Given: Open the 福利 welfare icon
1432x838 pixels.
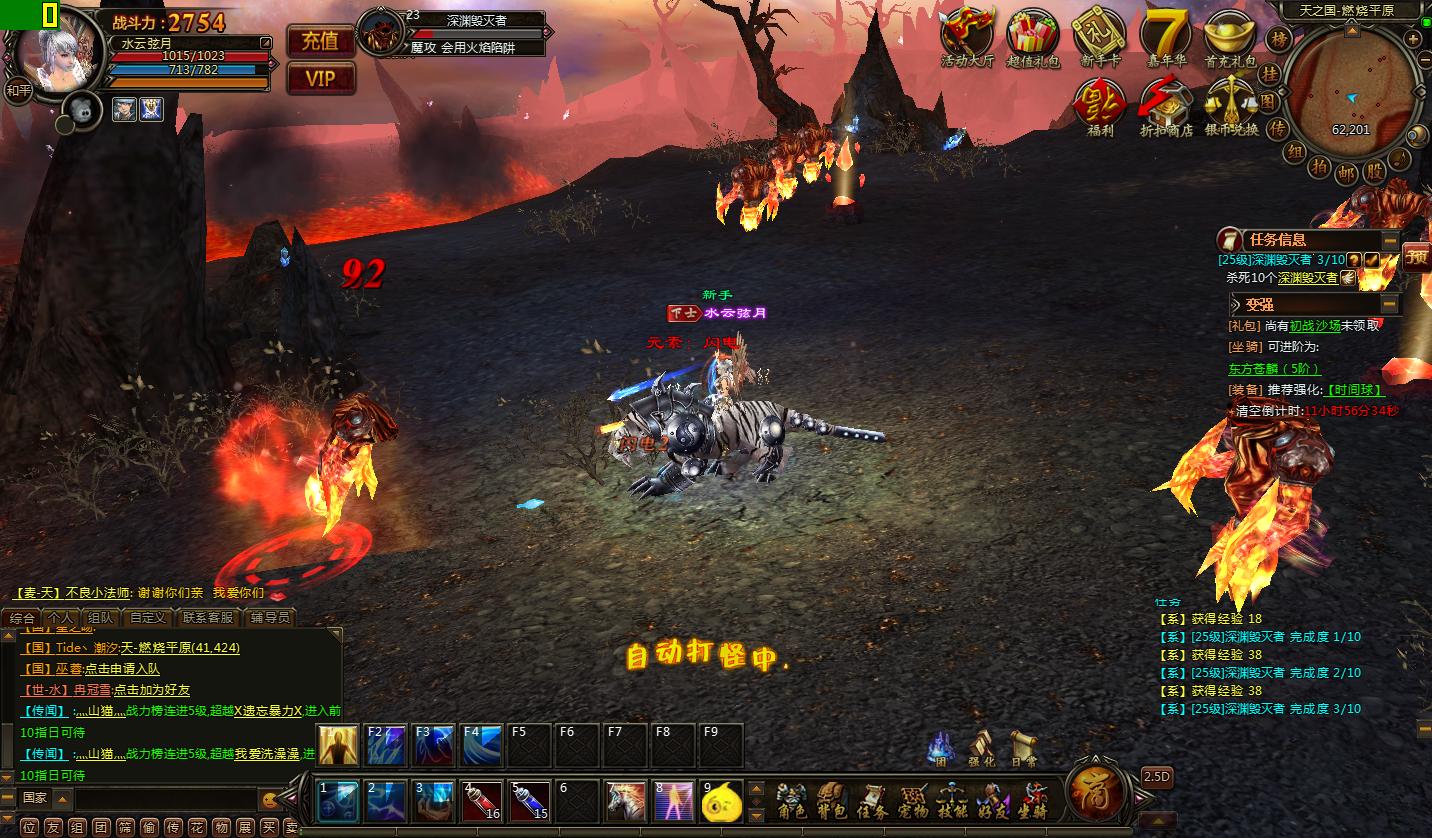Looking at the screenshot, I should [1100, 106].
